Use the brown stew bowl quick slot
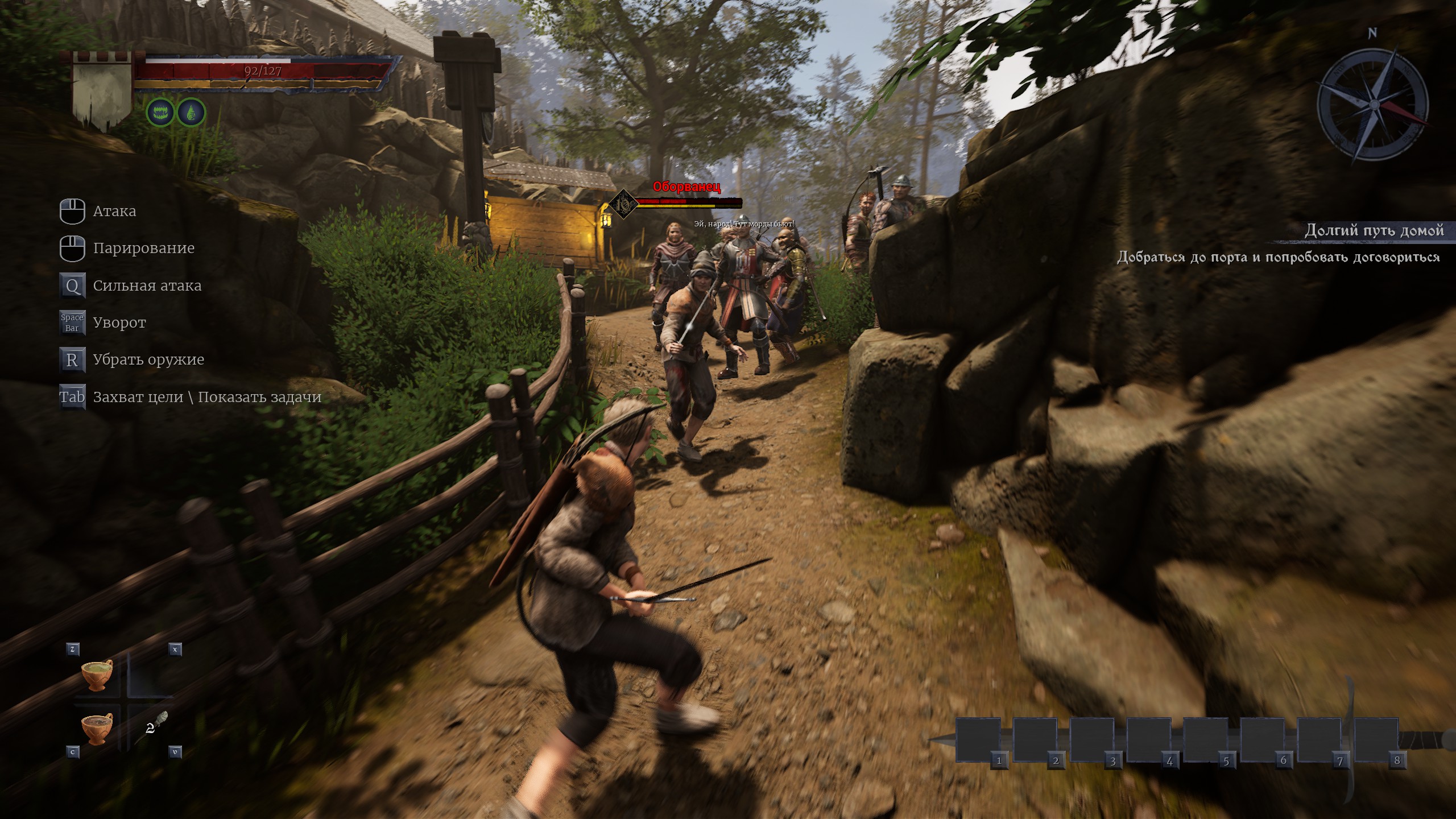1456x819 pixels. [97, 728]
